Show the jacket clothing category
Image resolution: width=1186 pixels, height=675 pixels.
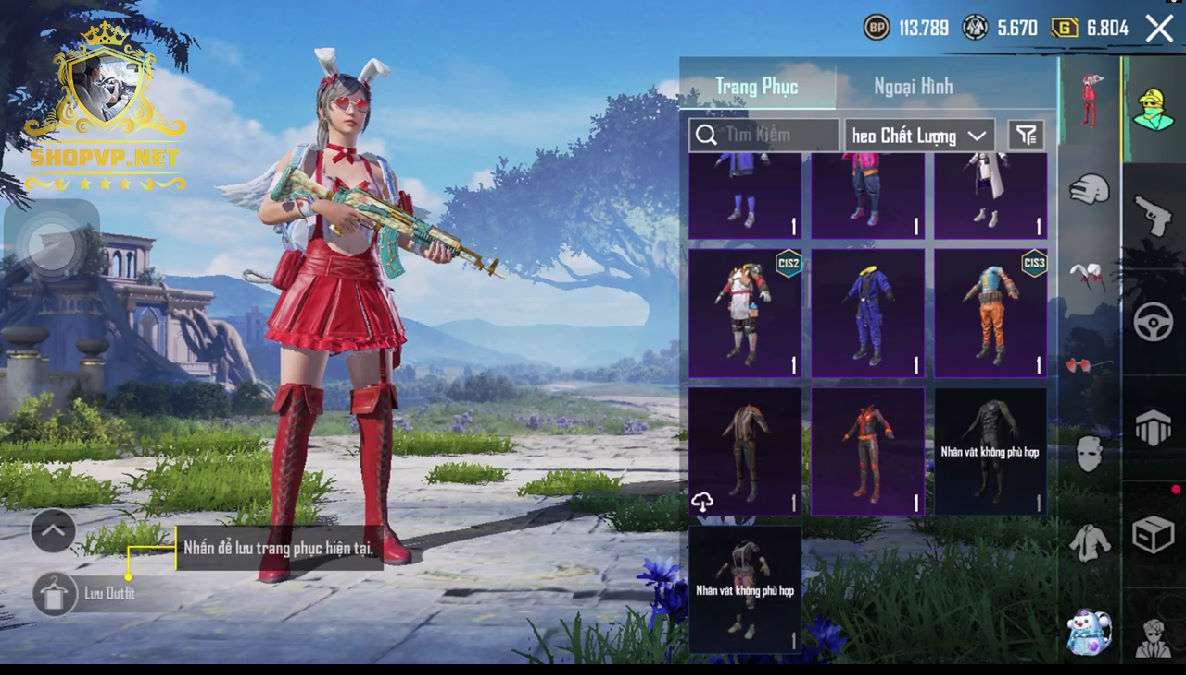tap(1090, 543)
